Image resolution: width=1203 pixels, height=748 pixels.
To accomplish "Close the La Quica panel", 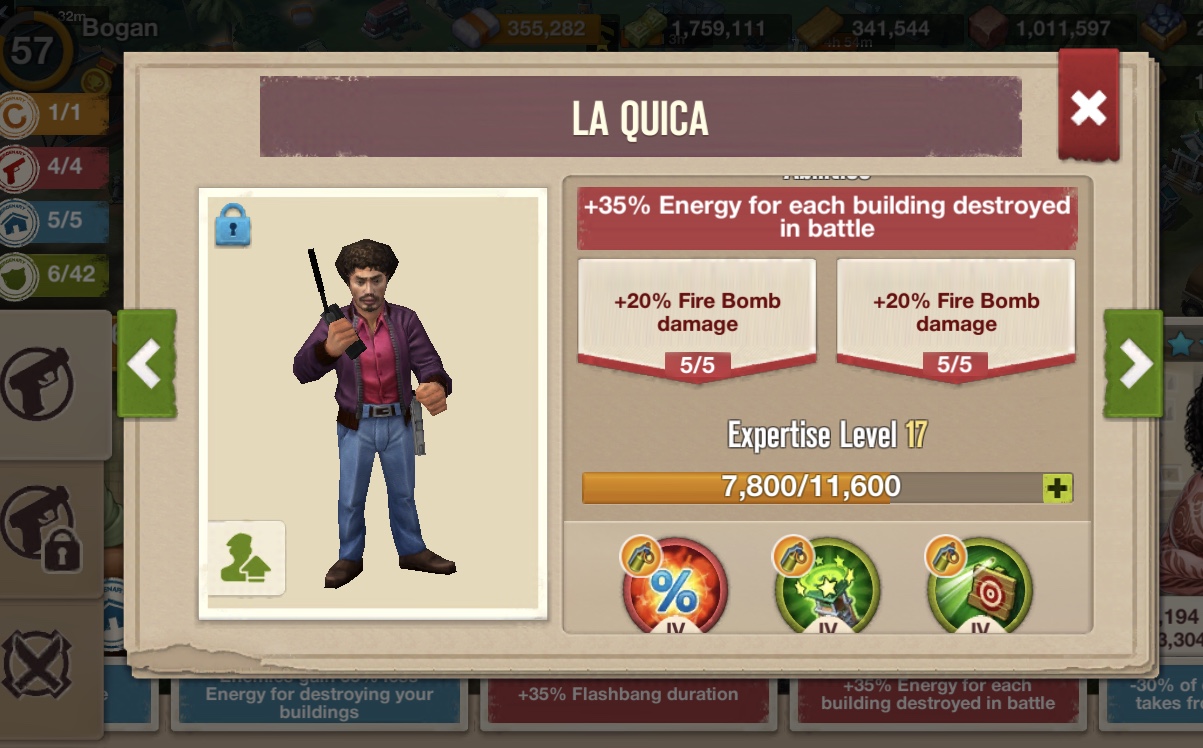I will point(1088,107).
